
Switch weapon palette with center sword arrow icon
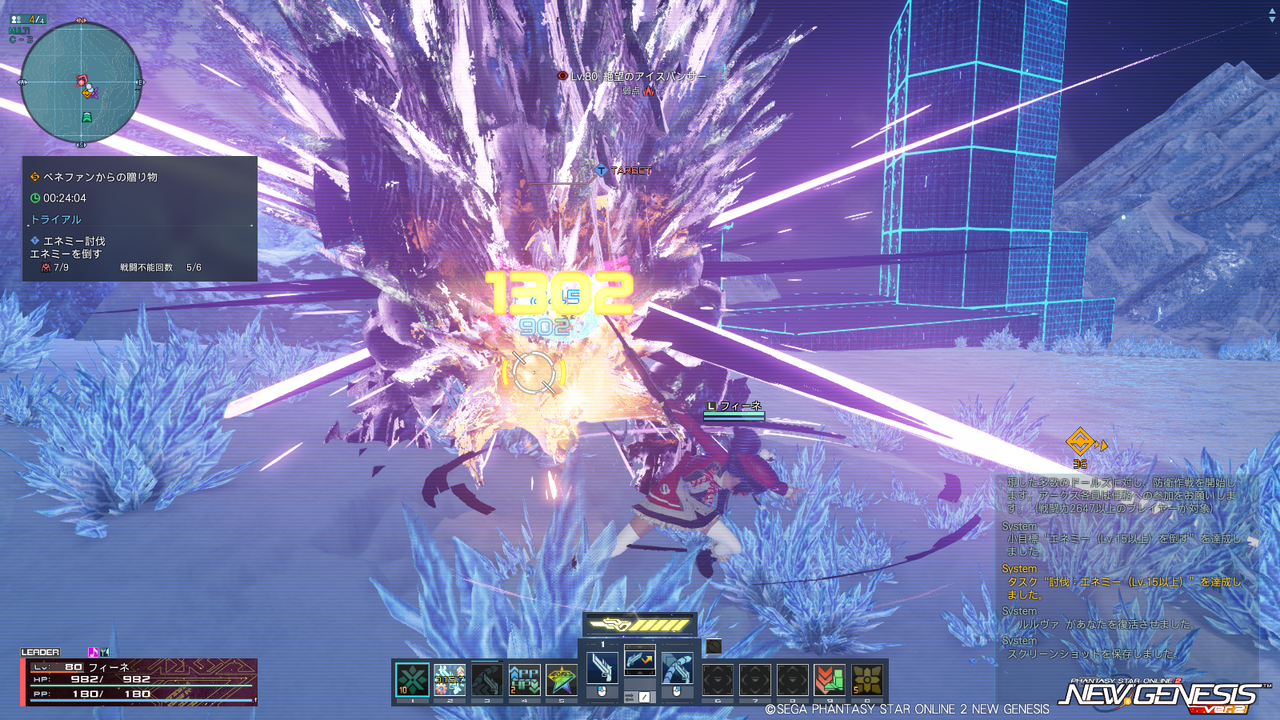pyautogui.click(x=640, y=661)
